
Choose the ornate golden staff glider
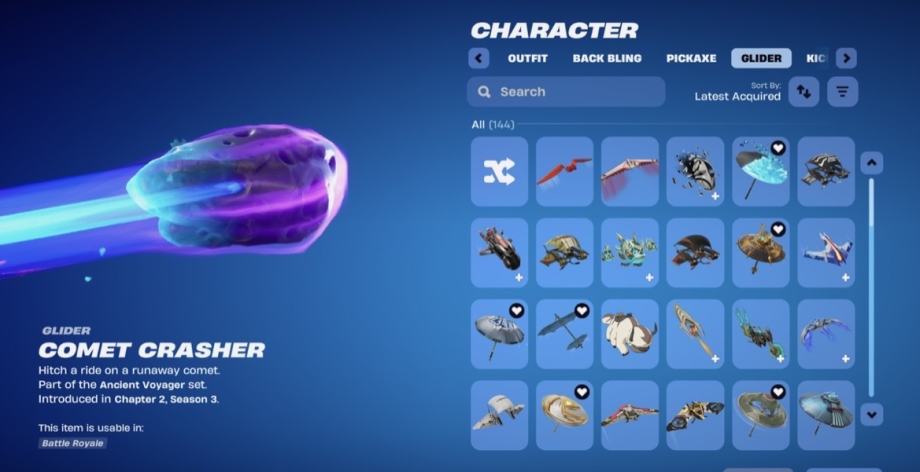695,333
